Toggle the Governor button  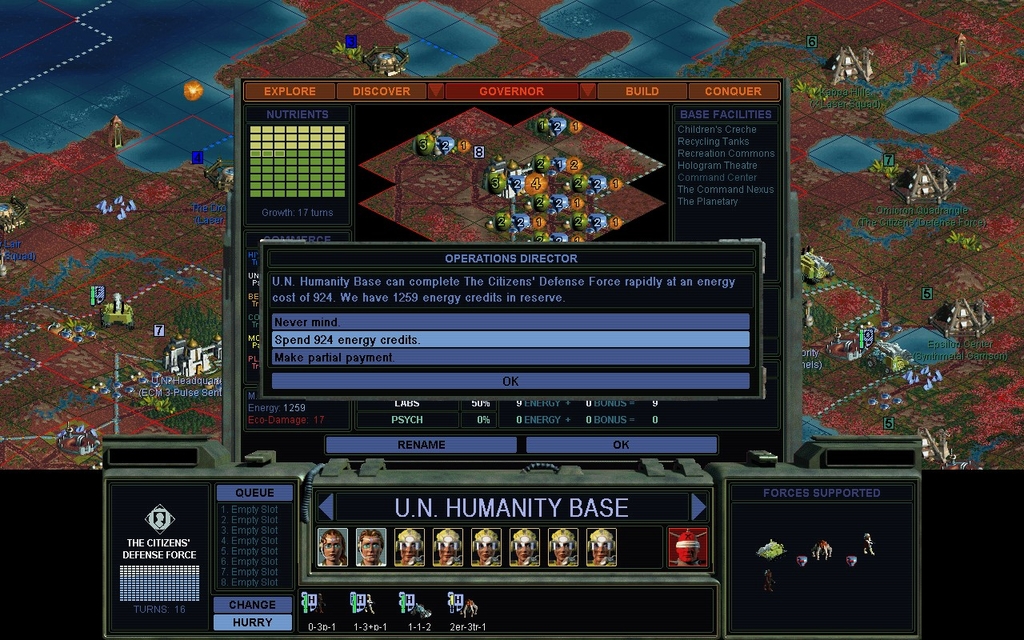[x=511, y=91]
